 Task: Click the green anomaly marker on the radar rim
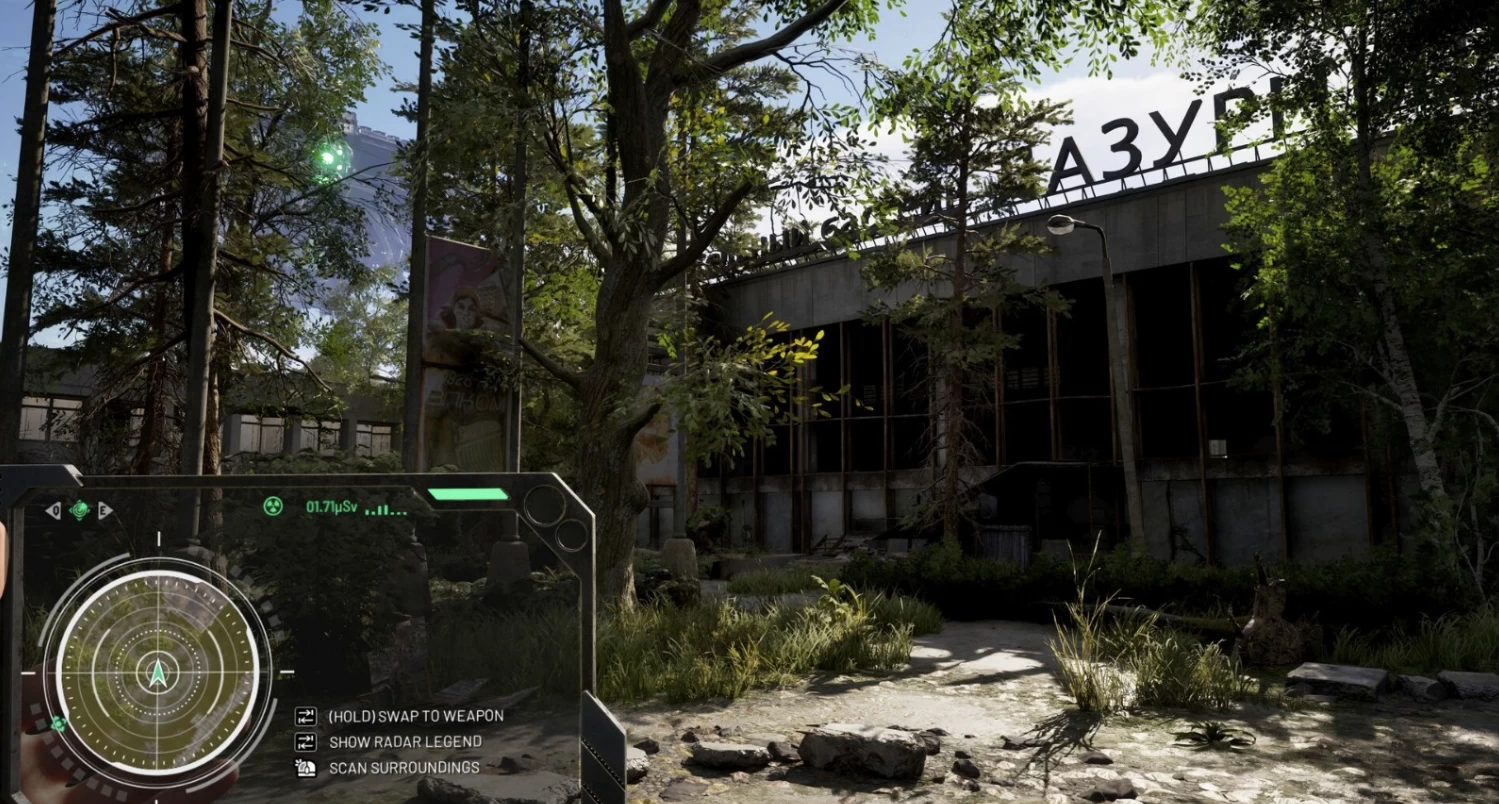pyautogui.click(x=59, y=724)
